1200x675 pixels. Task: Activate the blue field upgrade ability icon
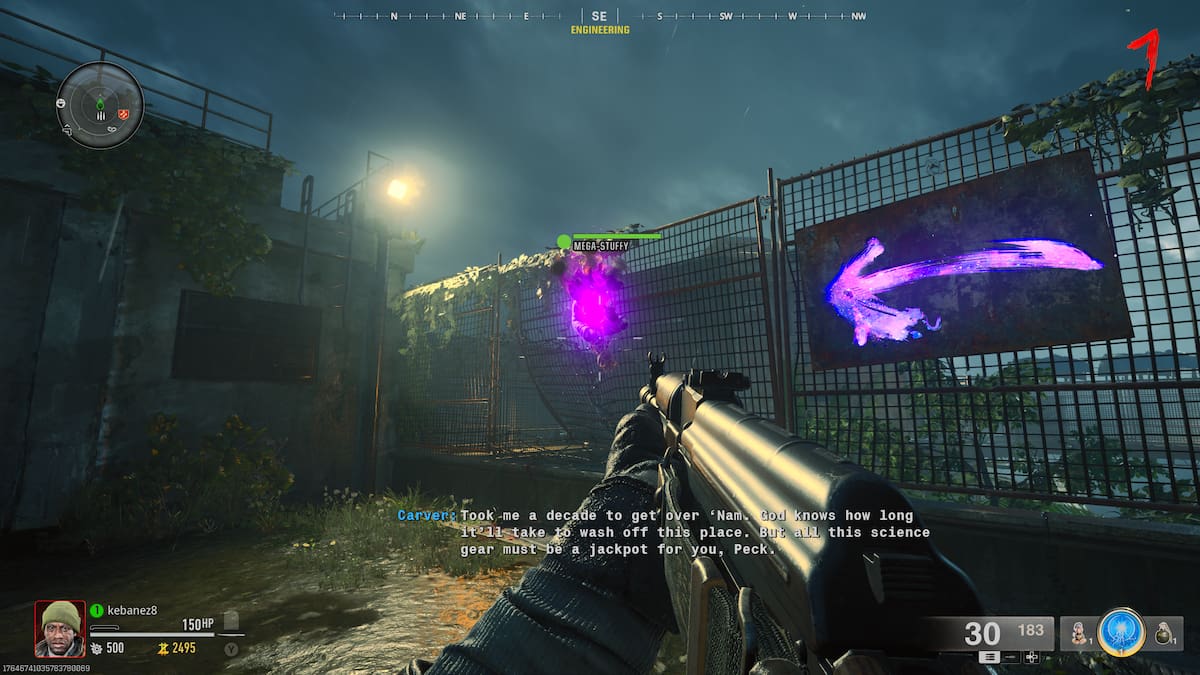[x=1120, y=632]
